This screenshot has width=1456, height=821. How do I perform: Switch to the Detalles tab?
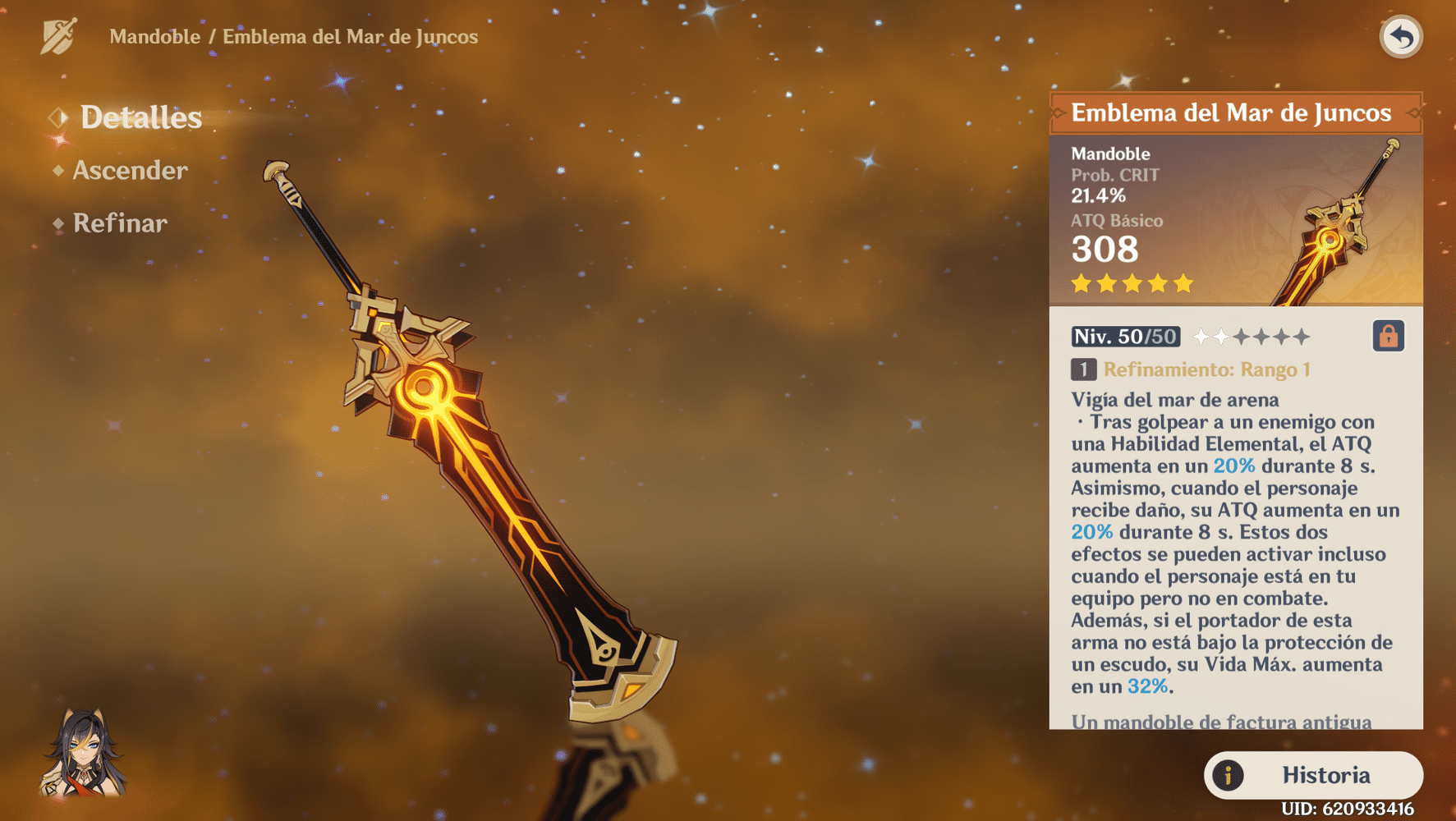pos(140,118)
